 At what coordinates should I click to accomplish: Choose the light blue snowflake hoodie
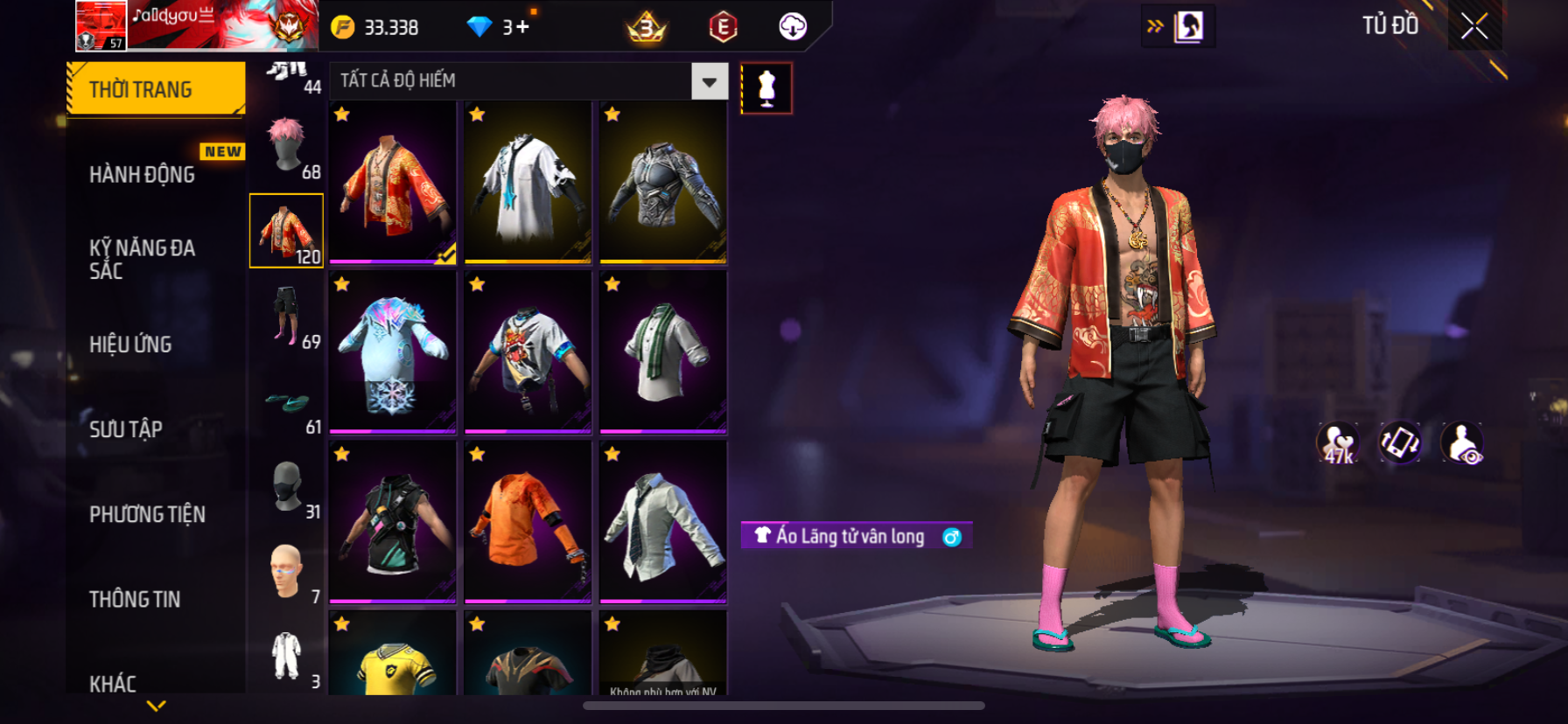pos(393,352)
